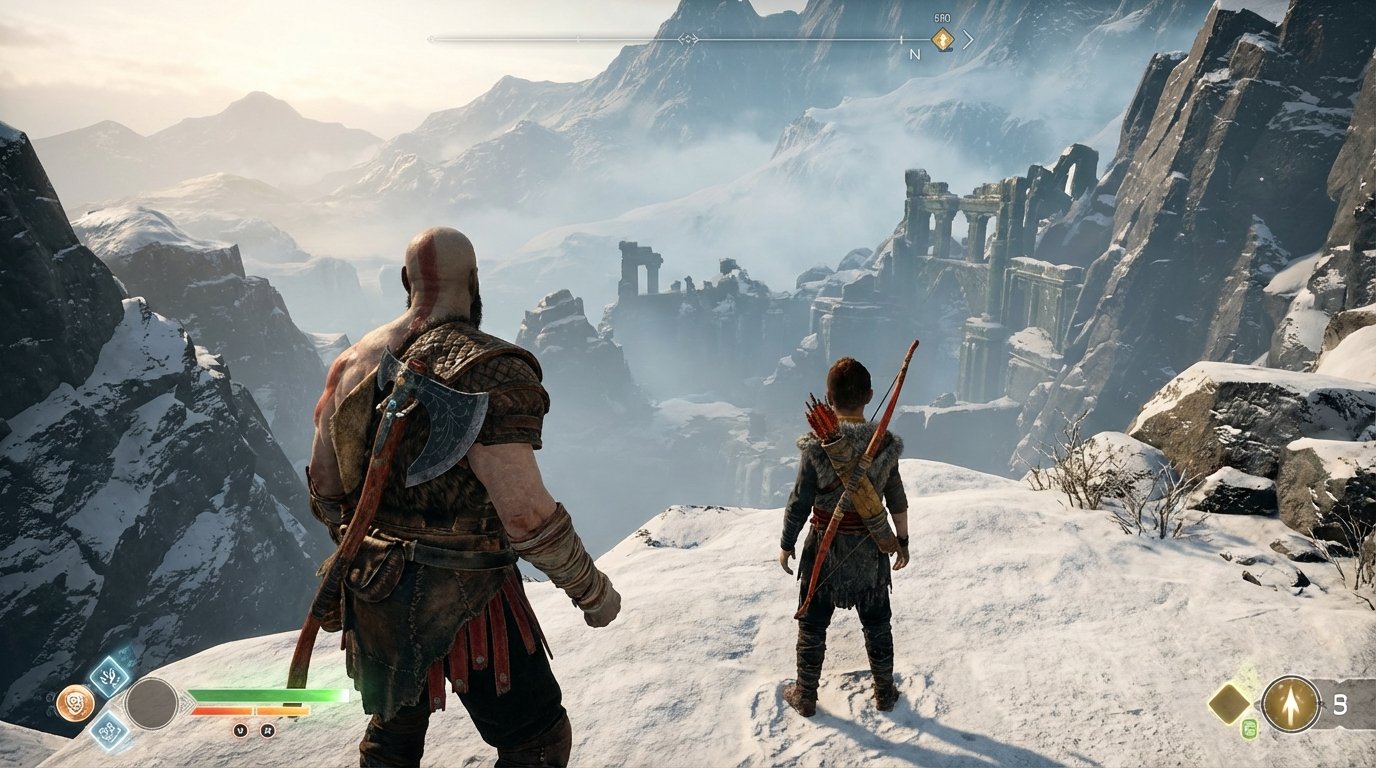
Task: Click the yellow diamond pickup icon bottom right
Action: click(x=1228, y=704)
